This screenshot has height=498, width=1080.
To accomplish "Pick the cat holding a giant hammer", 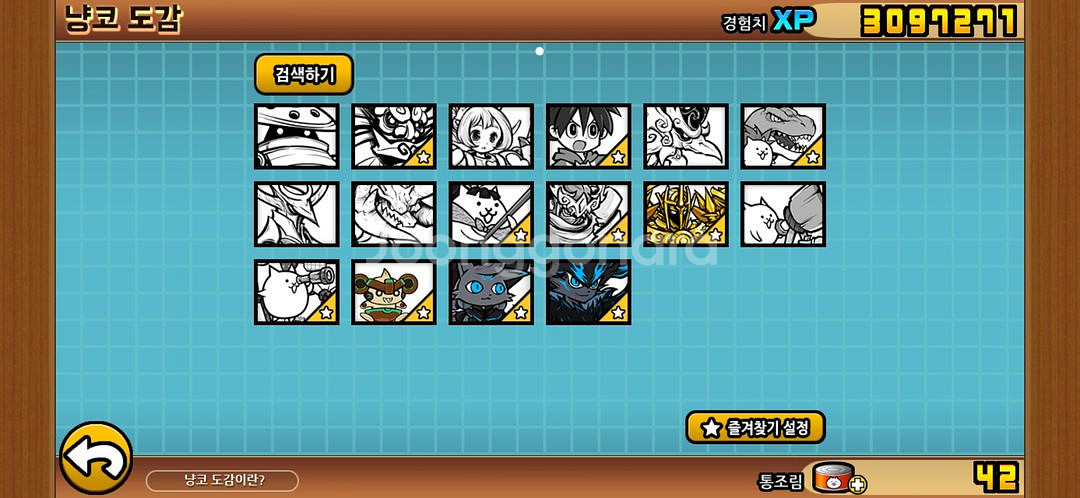I will (x=783, y=214).
